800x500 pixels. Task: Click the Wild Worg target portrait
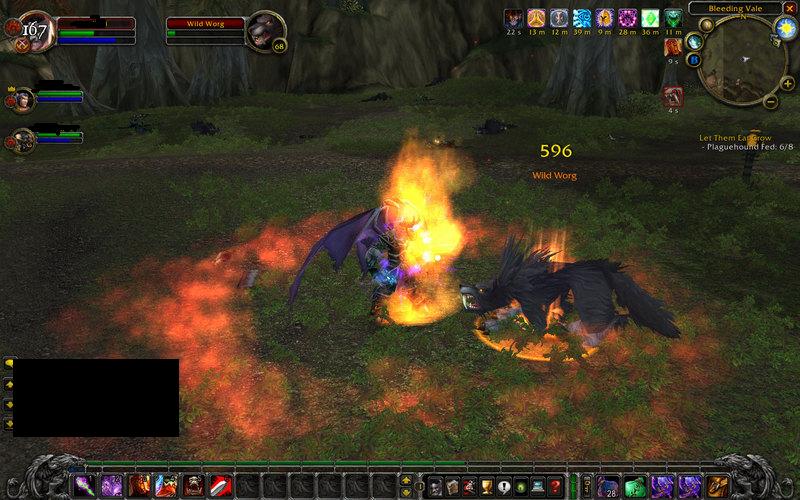264,28
